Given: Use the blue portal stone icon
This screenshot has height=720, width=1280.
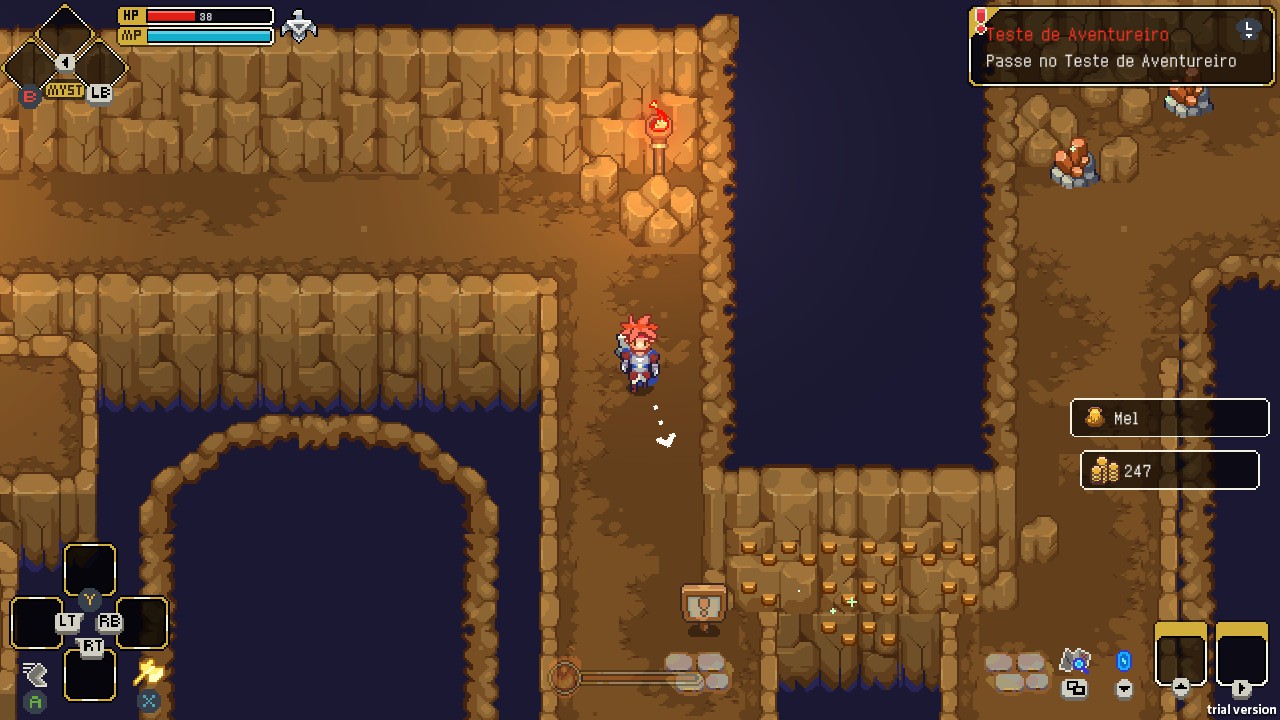Looking at the screenshot, I should click(1123, 662).
